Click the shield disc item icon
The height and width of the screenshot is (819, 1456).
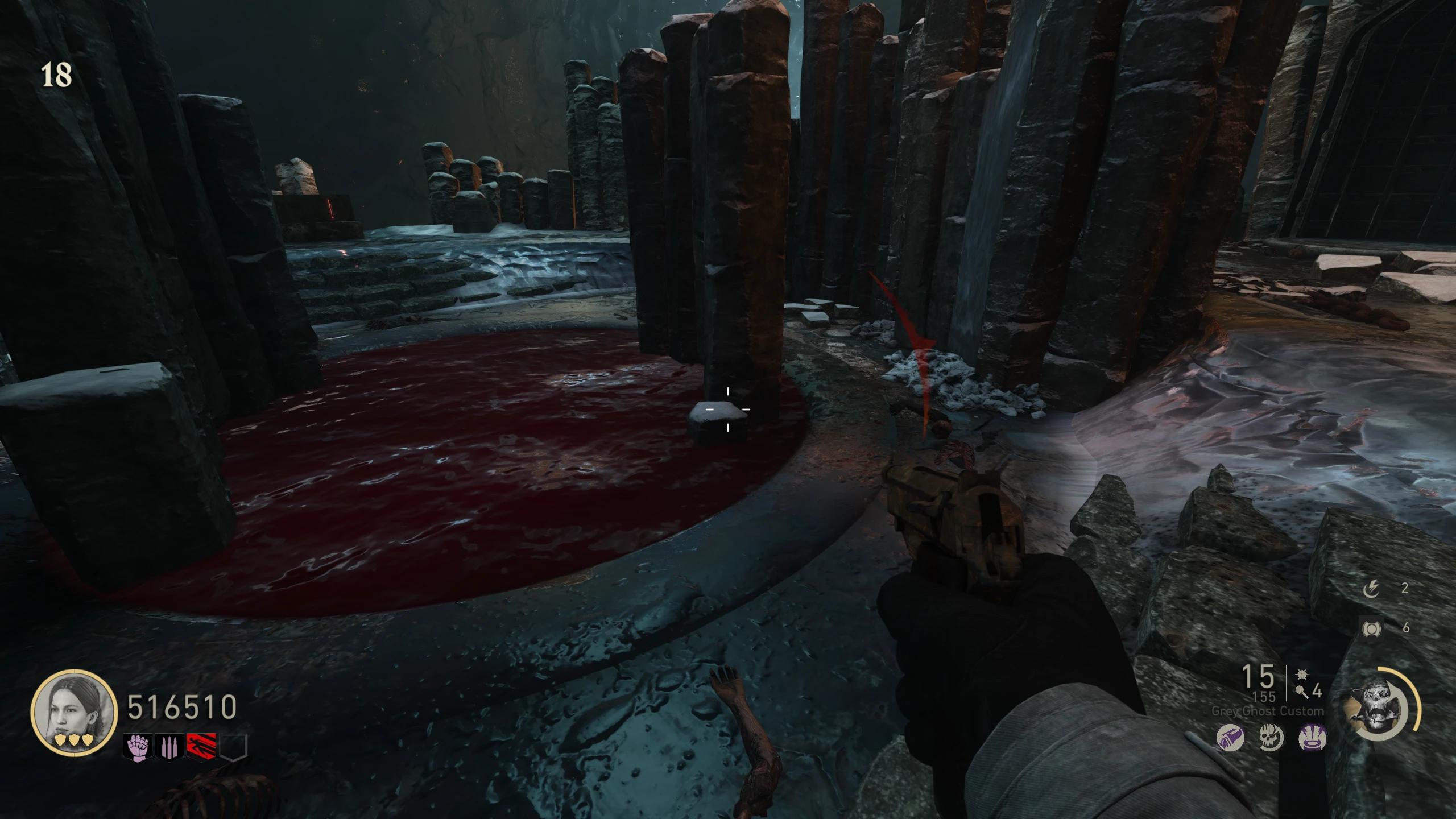(1372, 628)
